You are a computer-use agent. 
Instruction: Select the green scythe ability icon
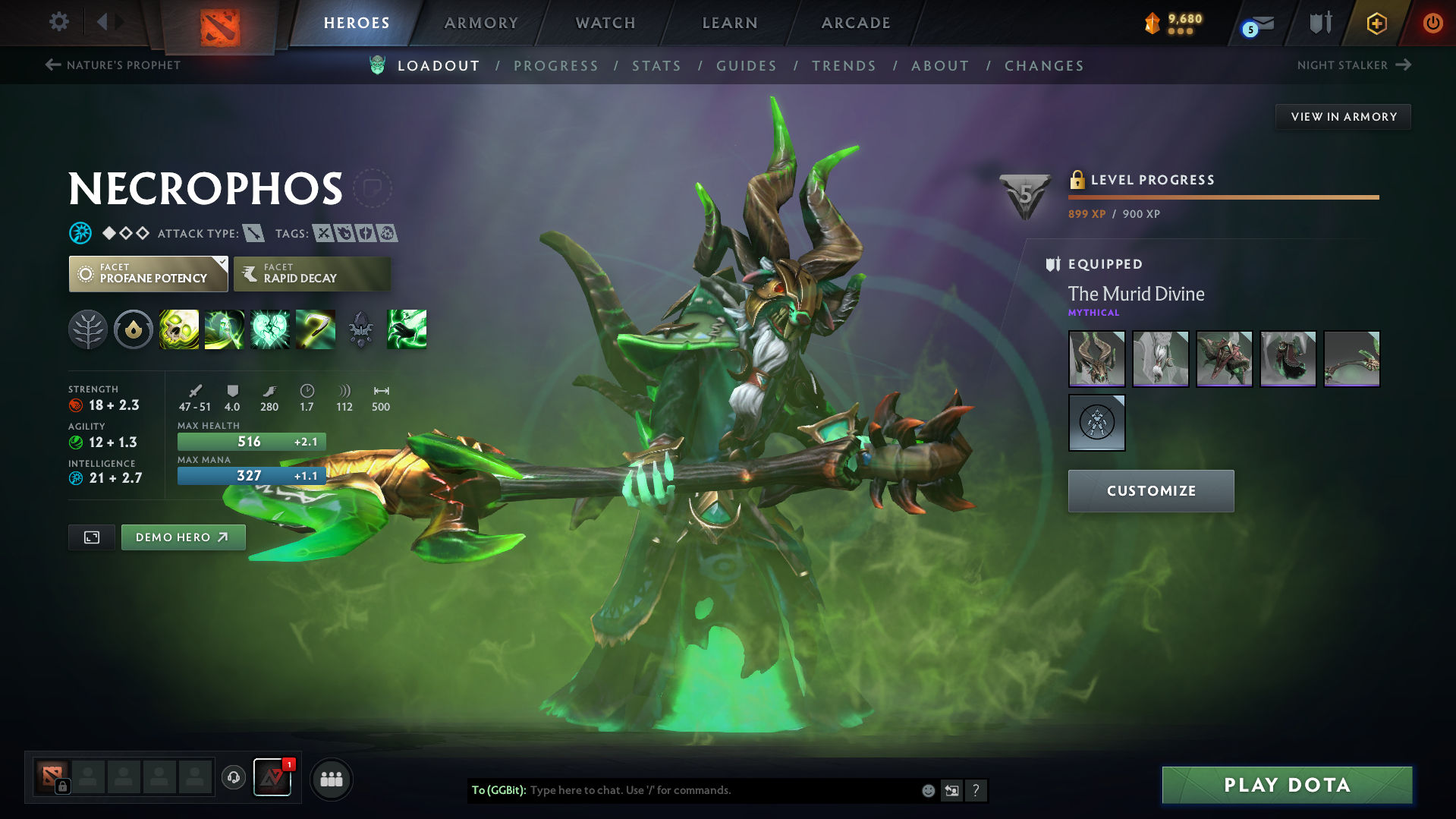[315, 329]
